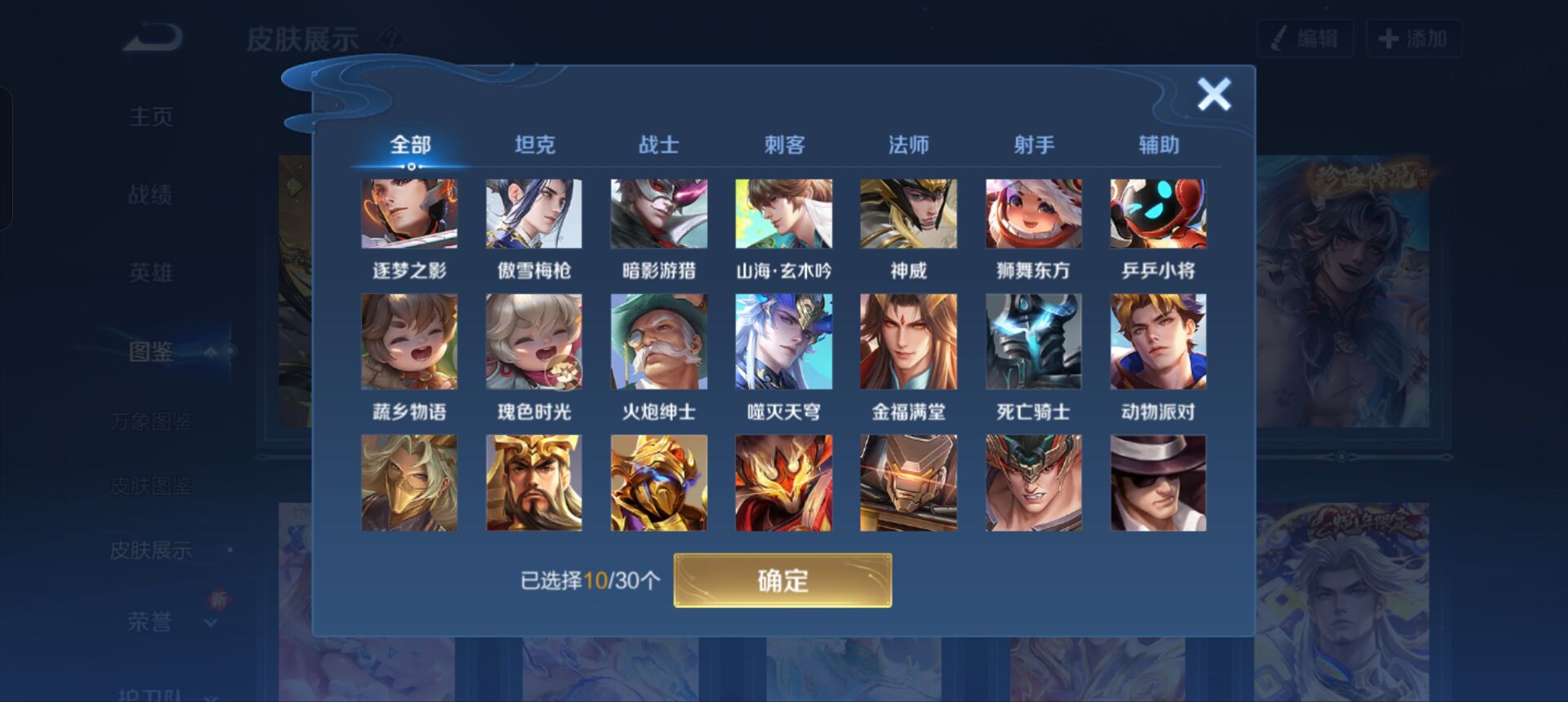The height and width of the screenshot is (702, 1568).
Task: Select the 噬灭天穹 skin thumbnail
Action: coord(782,342)
